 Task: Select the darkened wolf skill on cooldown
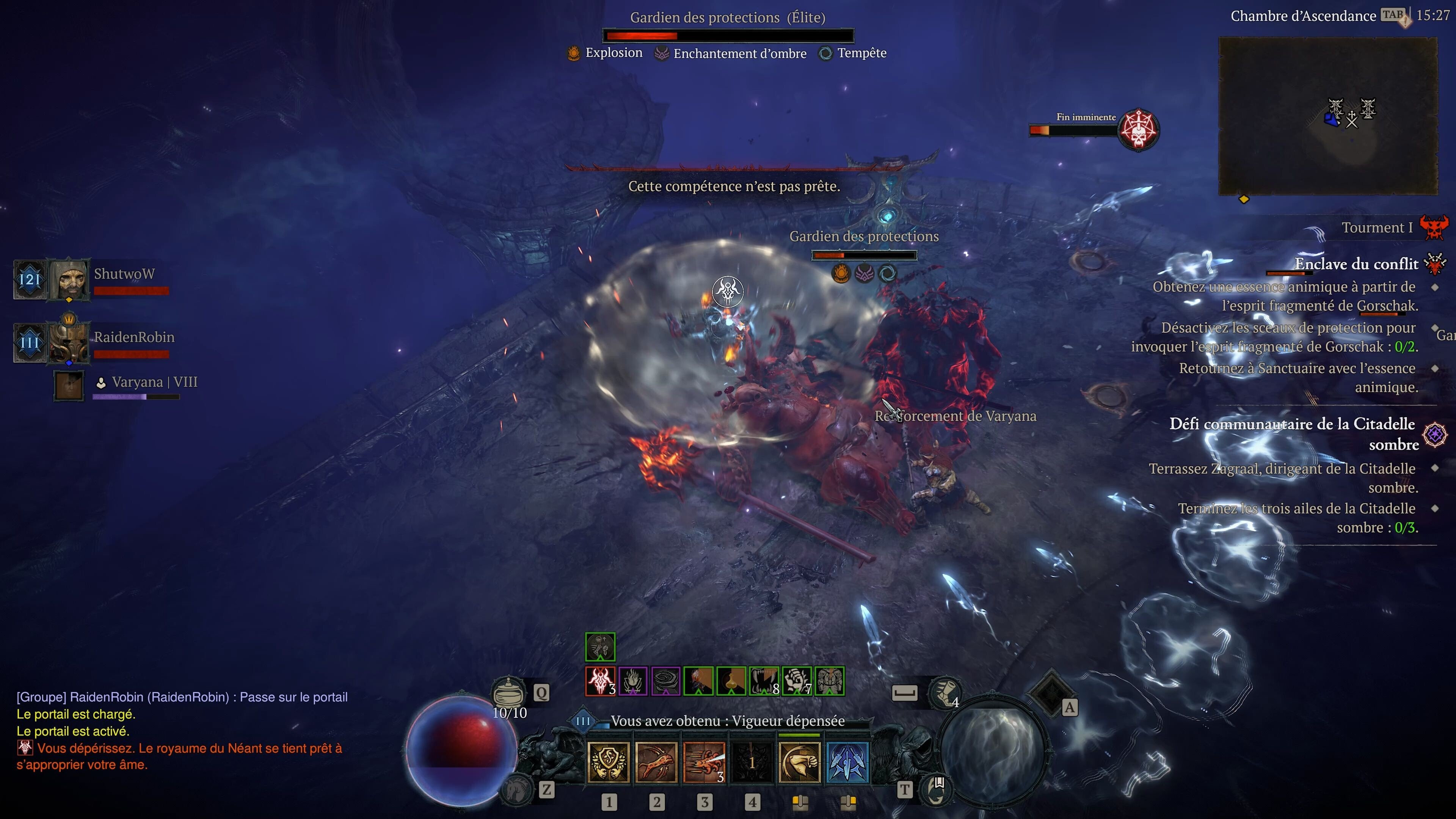tap(752, 762)
